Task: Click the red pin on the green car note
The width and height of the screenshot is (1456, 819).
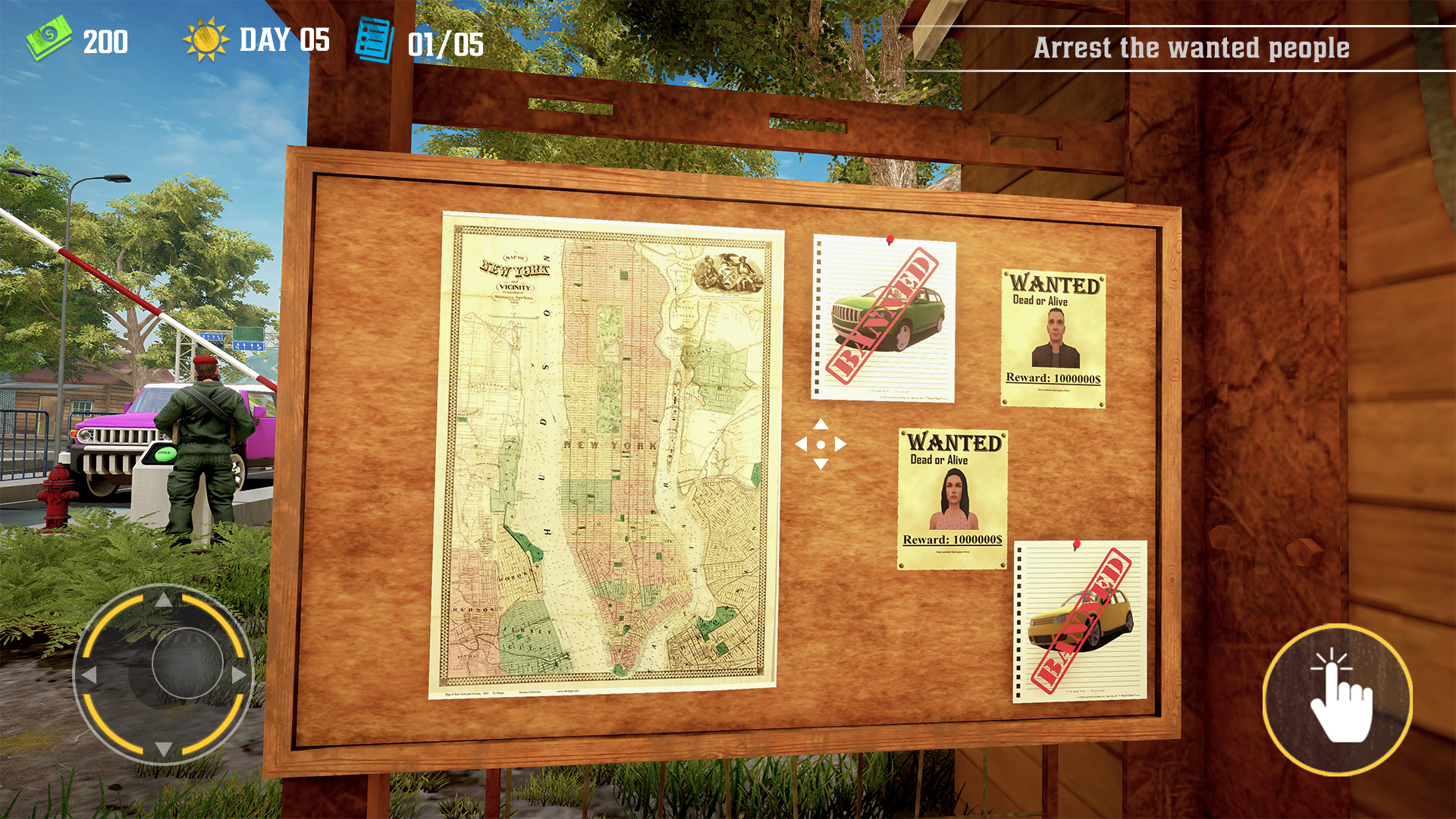Action: click(889, 237)
